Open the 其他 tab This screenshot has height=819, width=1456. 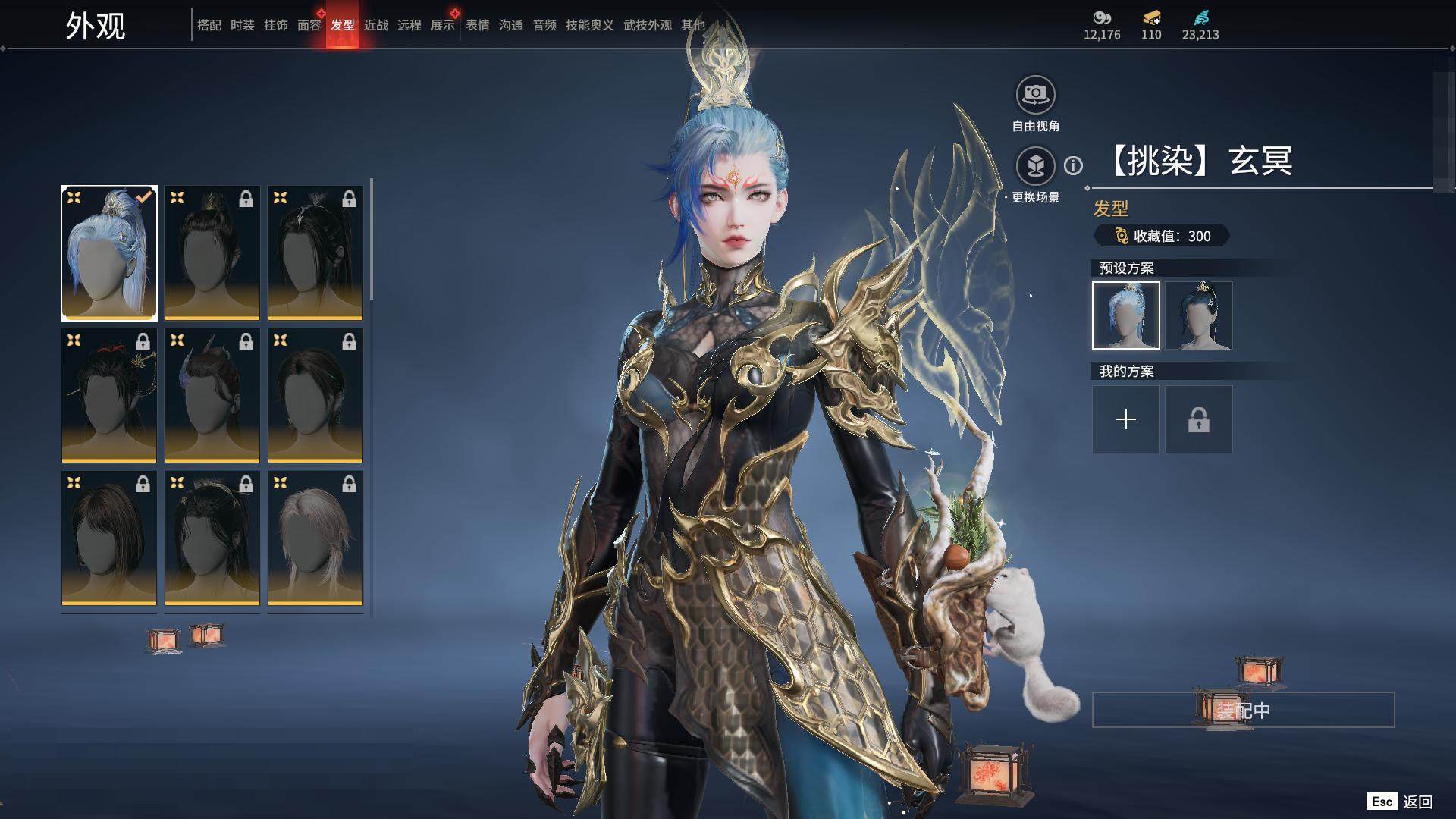point(692,25)
